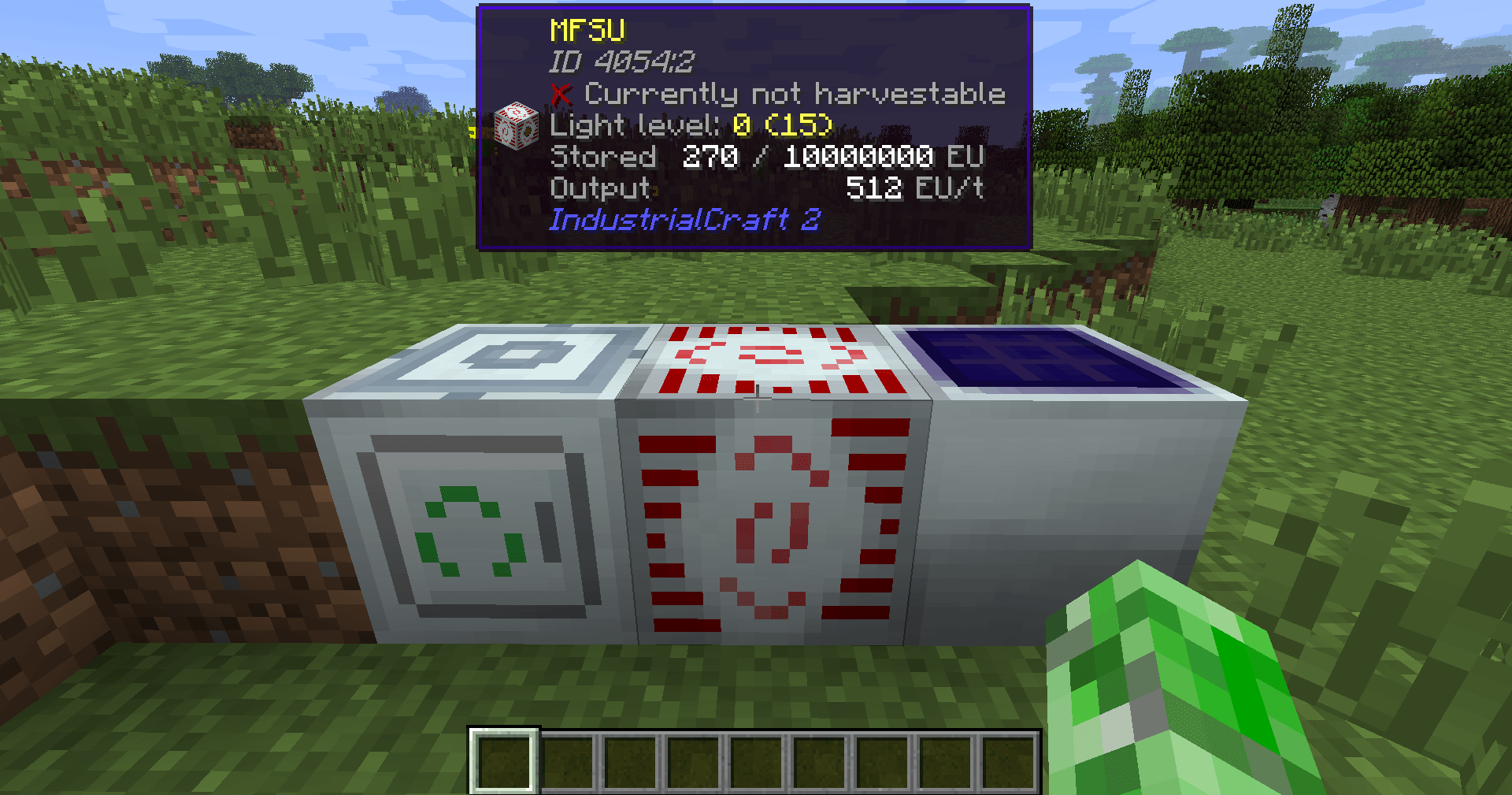Viewport: 1512px width, 795px height.
Task: Click the red X harvestability icon
Action: click(559, 93)
